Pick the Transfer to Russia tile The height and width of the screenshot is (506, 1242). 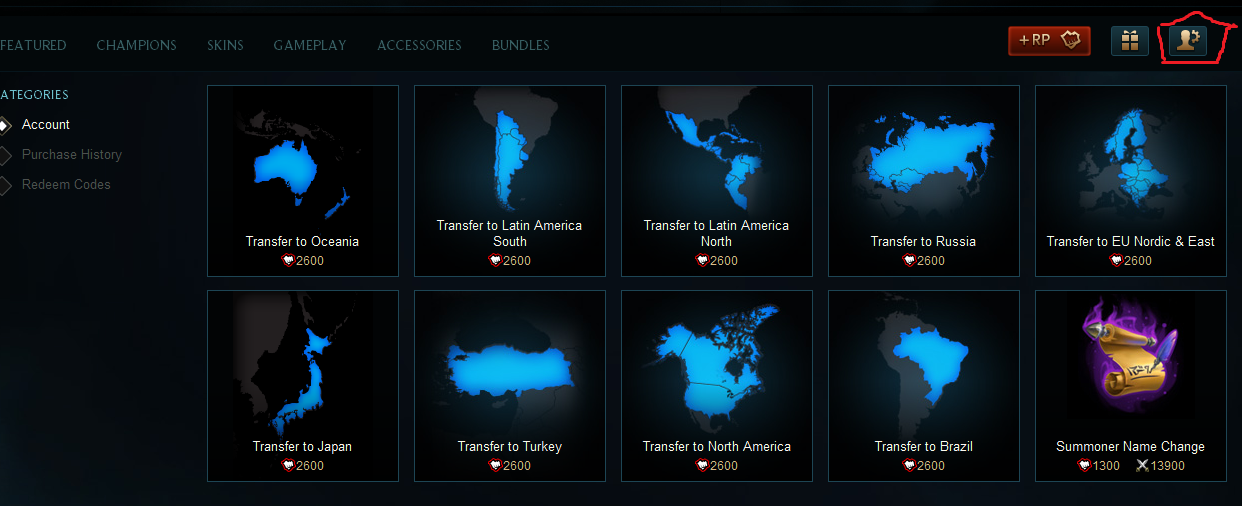click(923, 180)
